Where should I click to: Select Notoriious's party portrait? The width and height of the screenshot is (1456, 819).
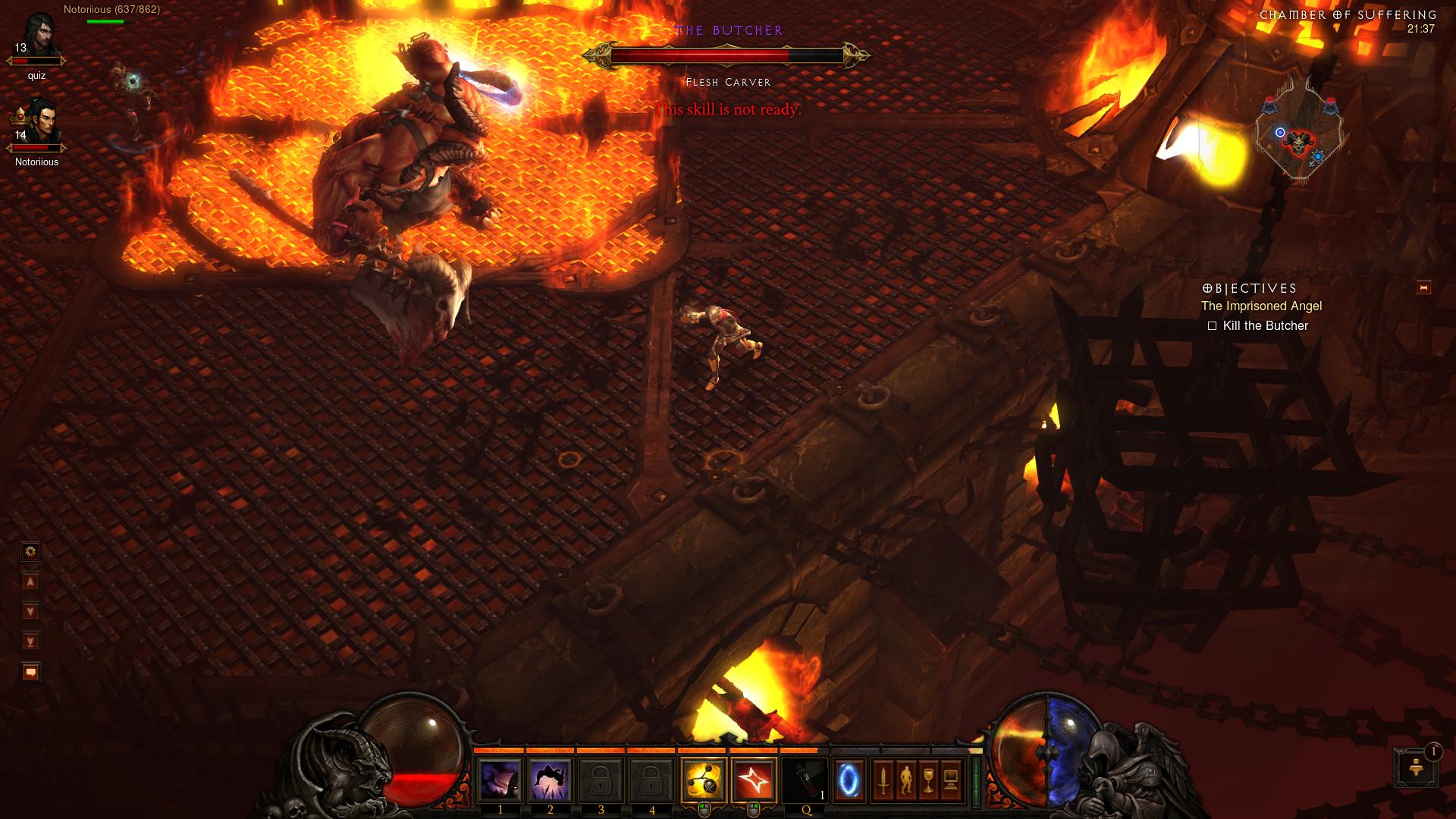click(36, 125)
